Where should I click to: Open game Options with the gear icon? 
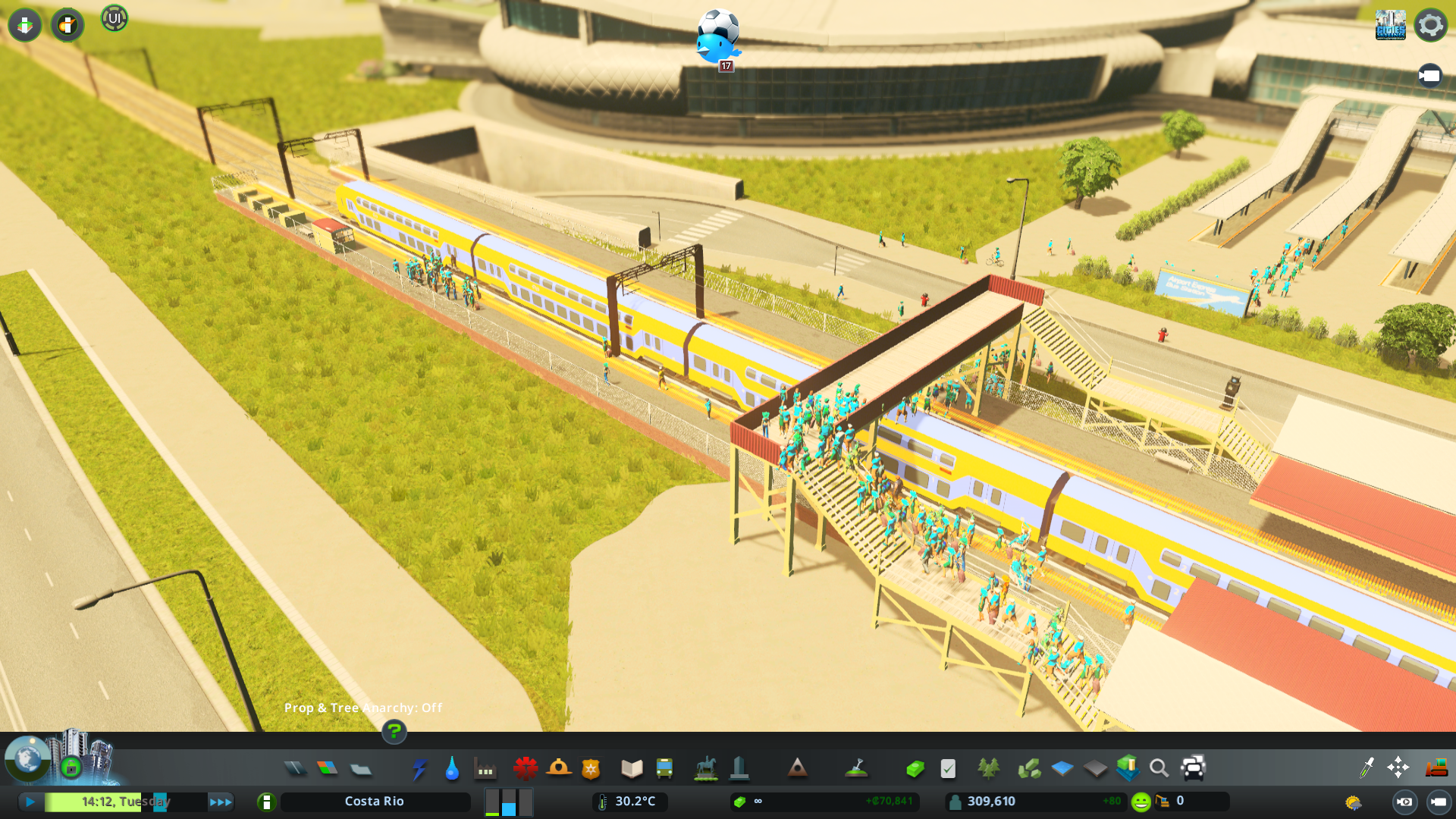(1430, 25)
